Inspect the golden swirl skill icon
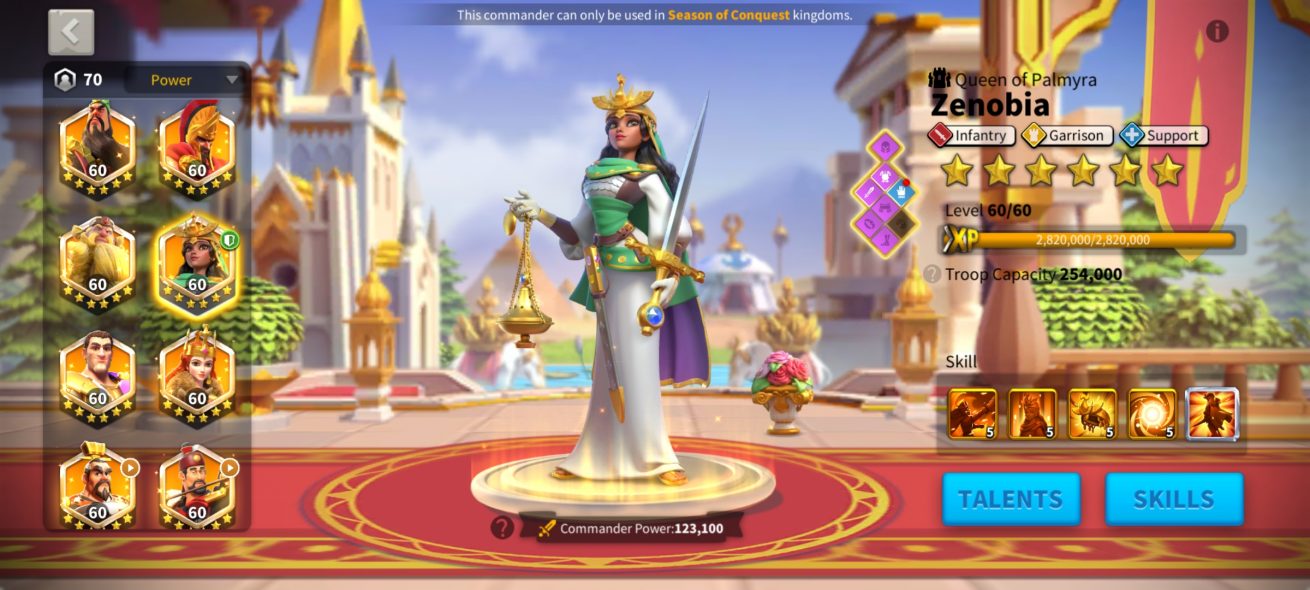Screen dimensions: 1310x590 1153,414
